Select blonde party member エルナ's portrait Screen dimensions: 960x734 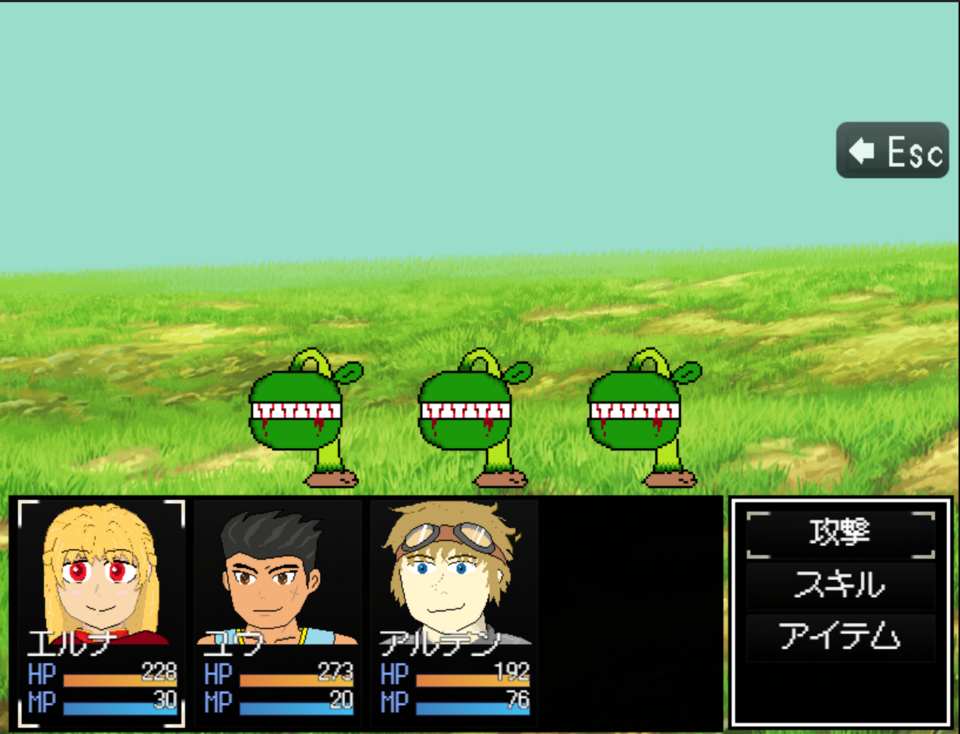[101, 573]
